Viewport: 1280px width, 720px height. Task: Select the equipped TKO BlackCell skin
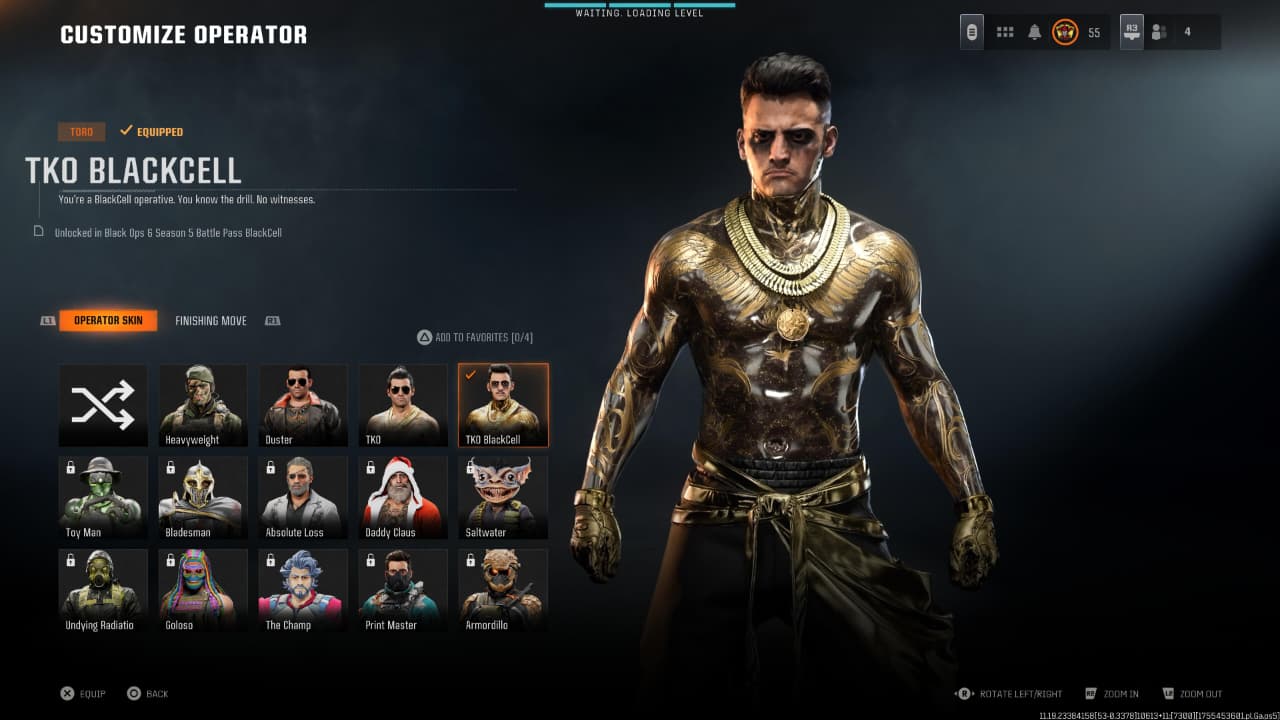503,405
